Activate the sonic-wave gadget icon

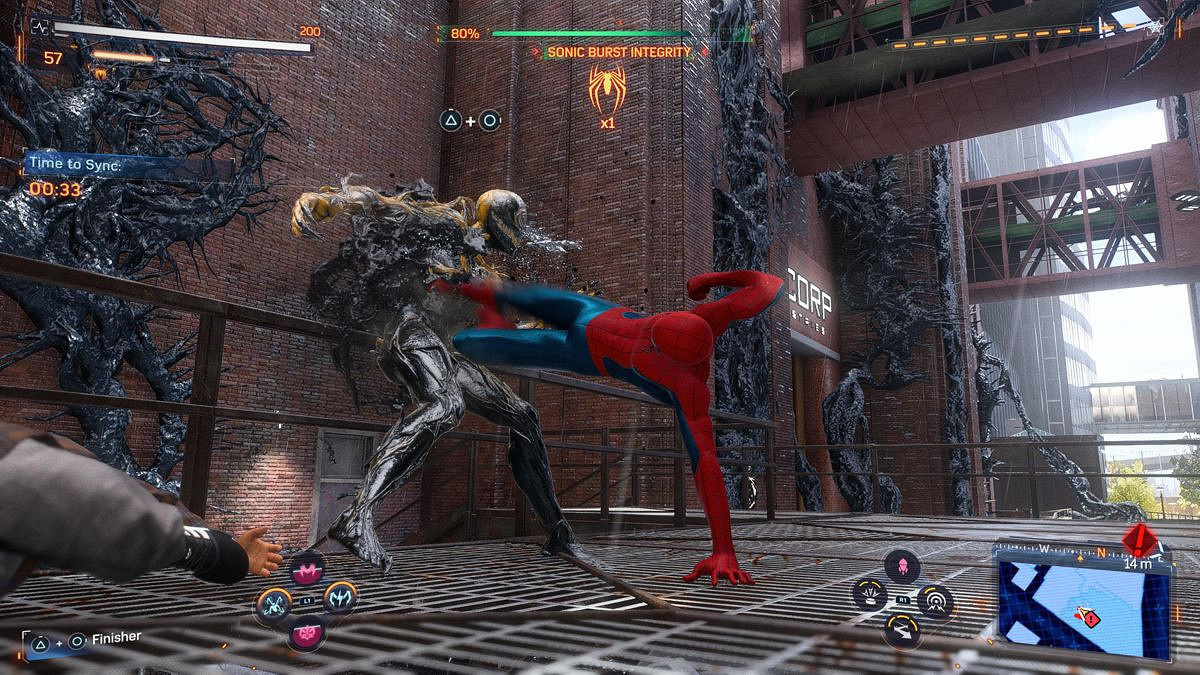(x=935, y=600)
